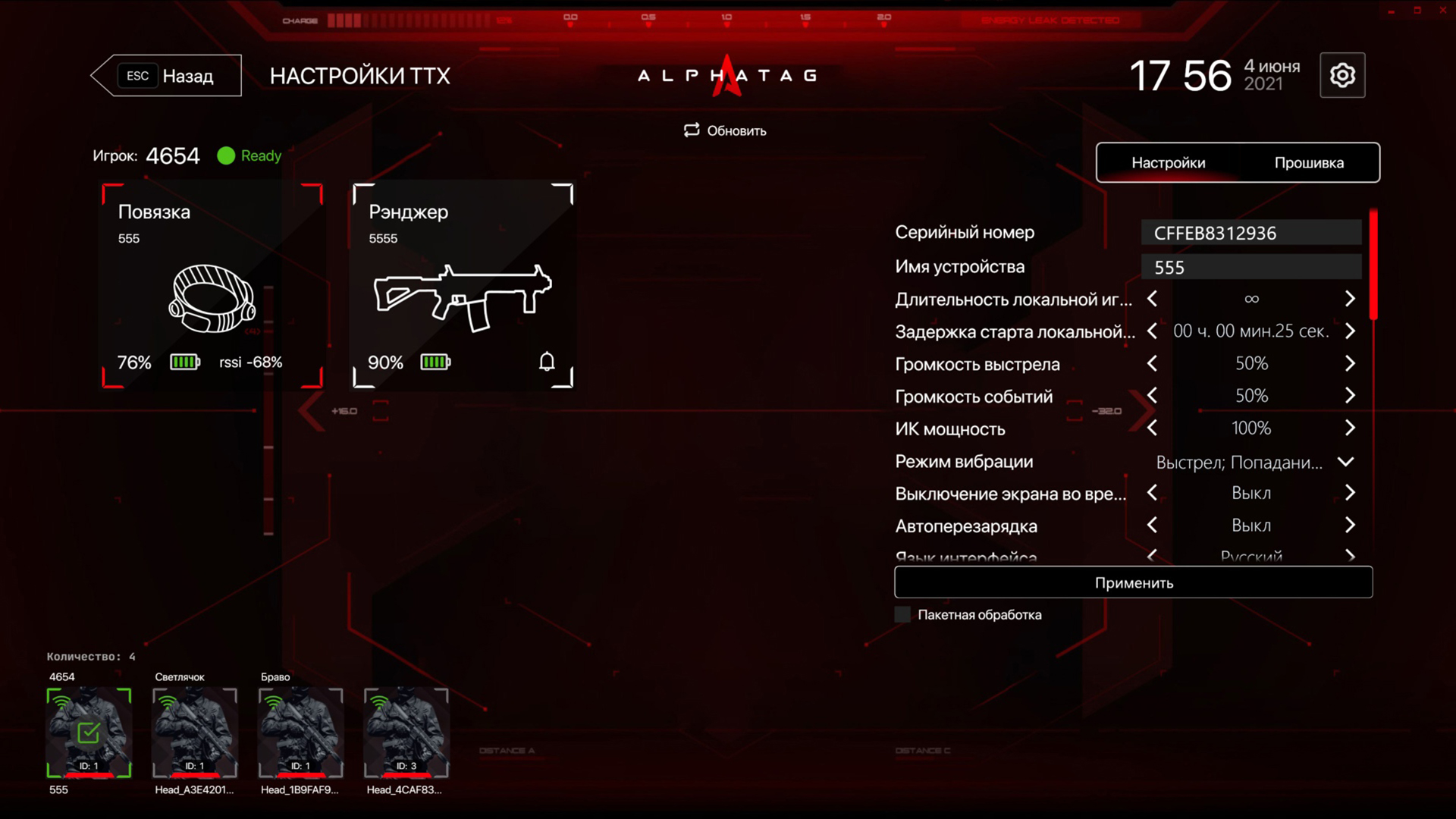The image size is (1456, 819).
Task: Choose the Рэнджер weapon card
Action: pyautogui.click(x=463, y=285)
